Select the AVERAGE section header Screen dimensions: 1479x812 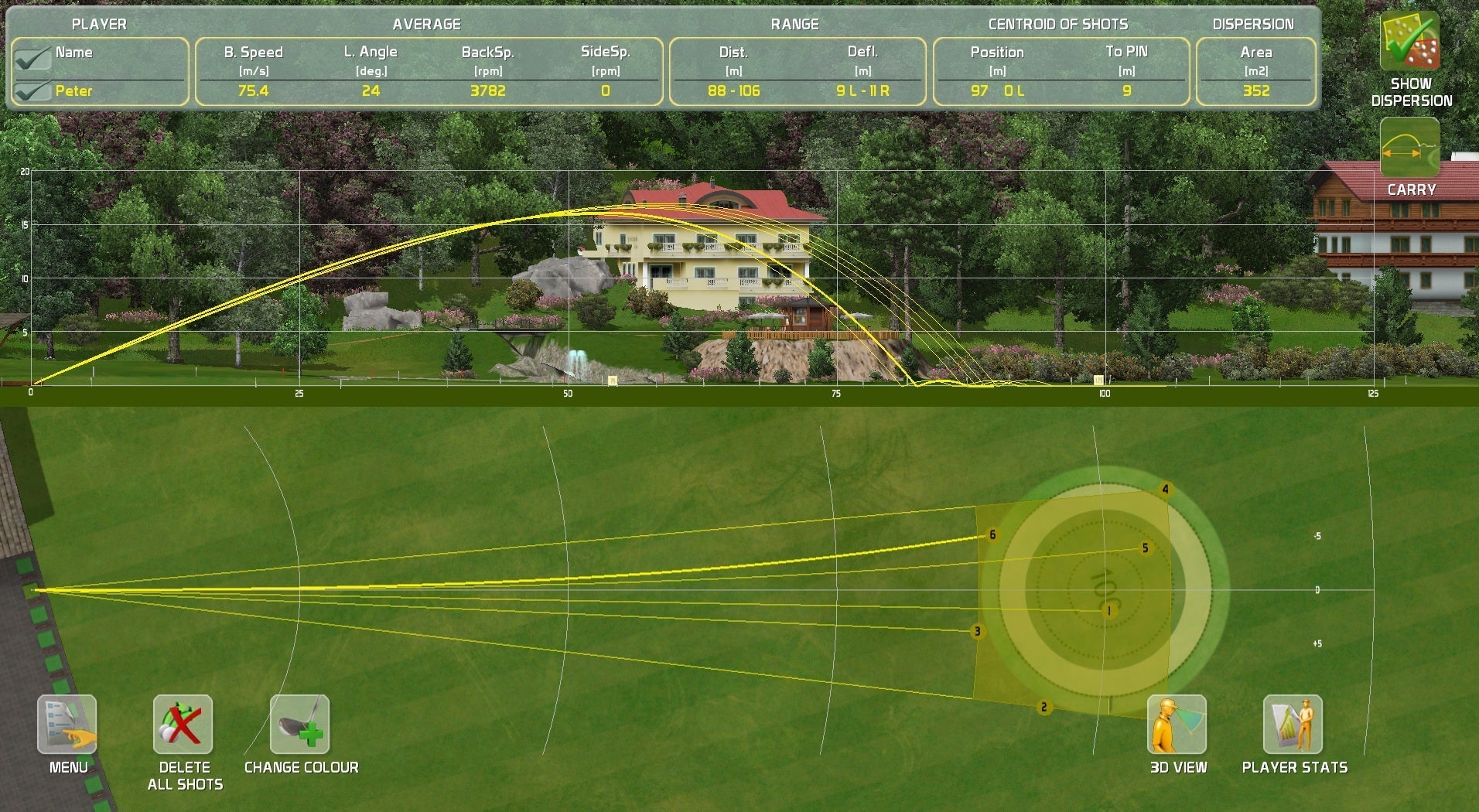428,23
